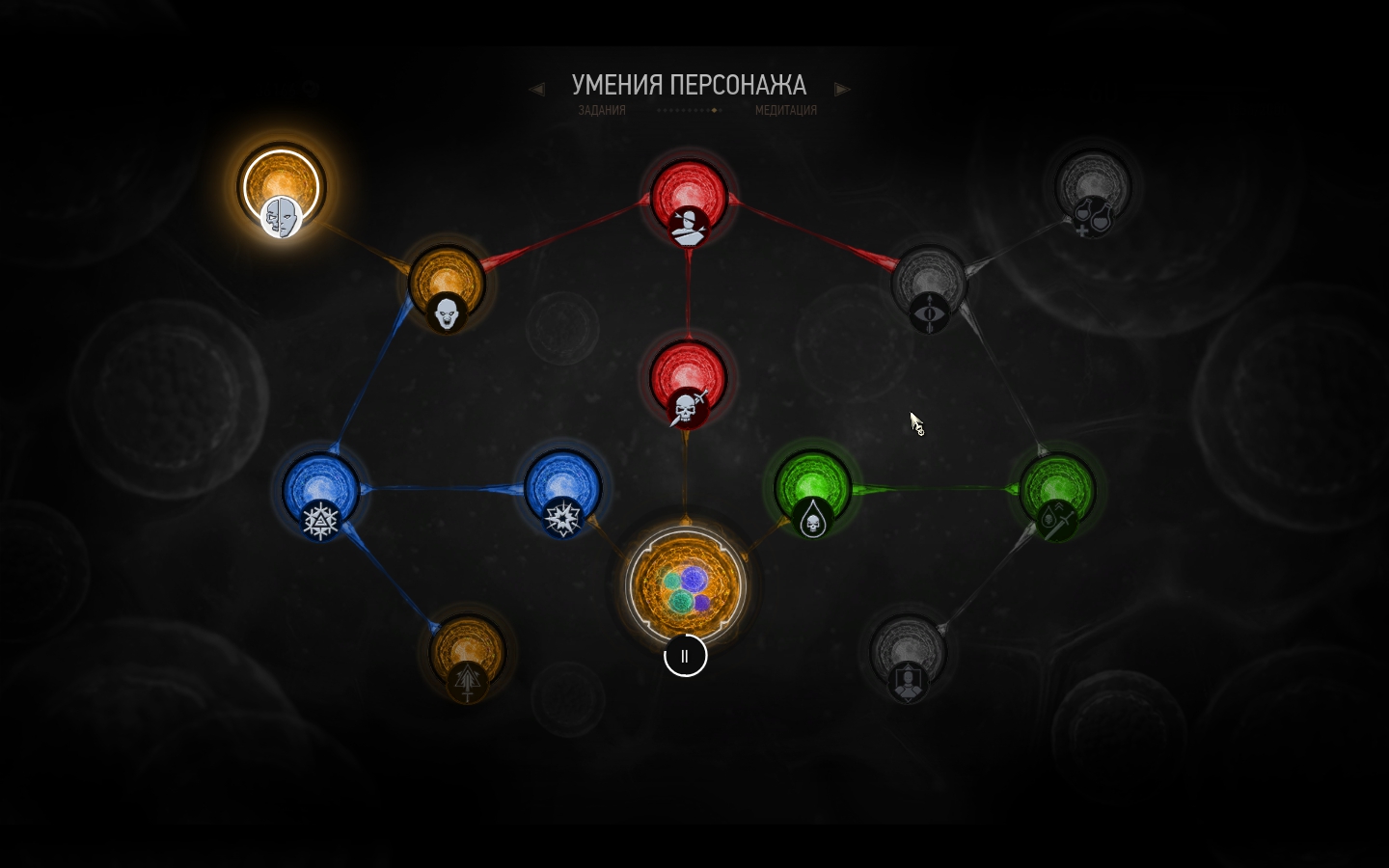
Task: Select the green flask-and-tools alchemy skill
Action: pos(1057,493)
